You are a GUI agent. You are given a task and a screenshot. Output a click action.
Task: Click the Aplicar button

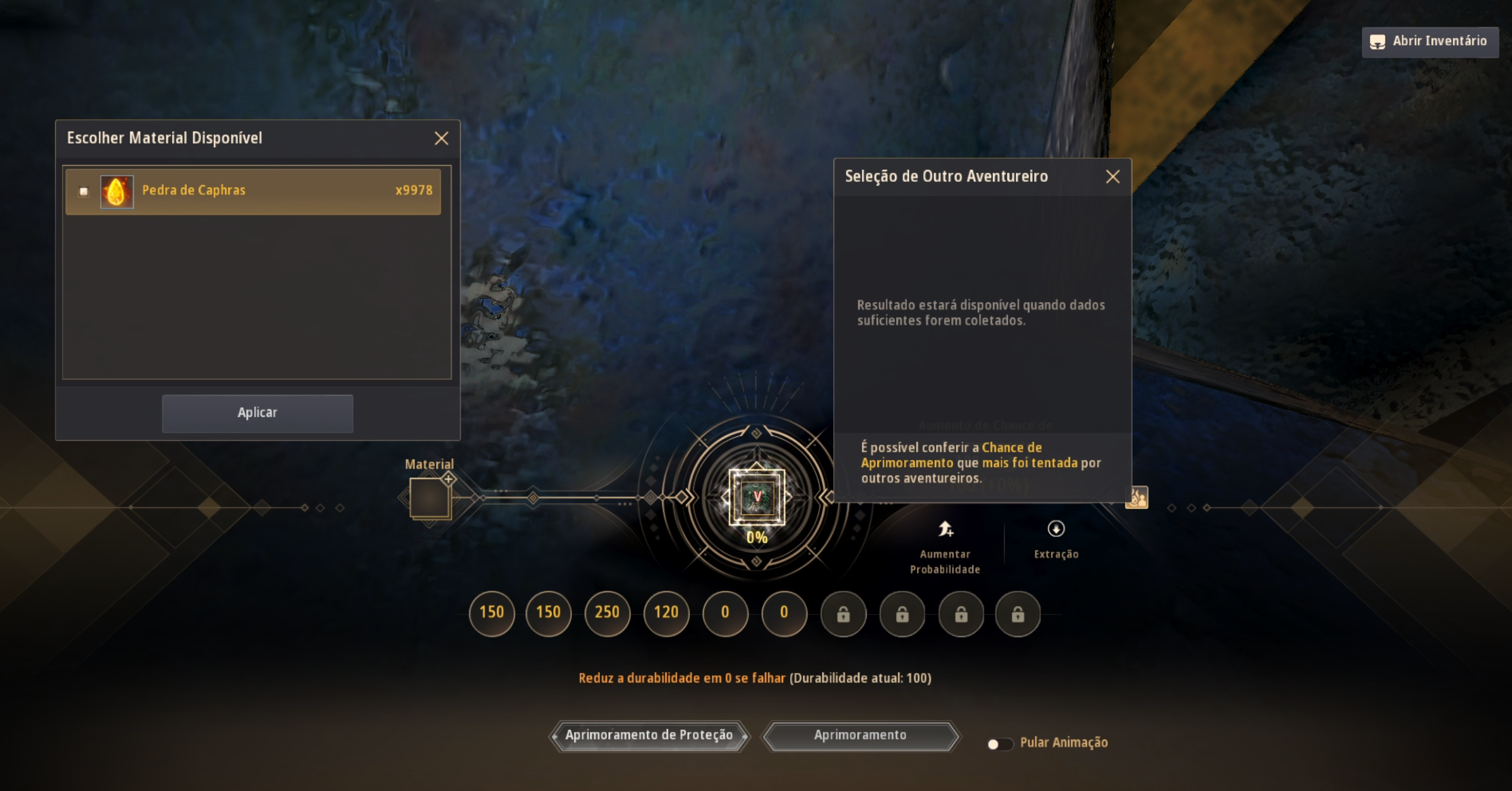[257, 413]
